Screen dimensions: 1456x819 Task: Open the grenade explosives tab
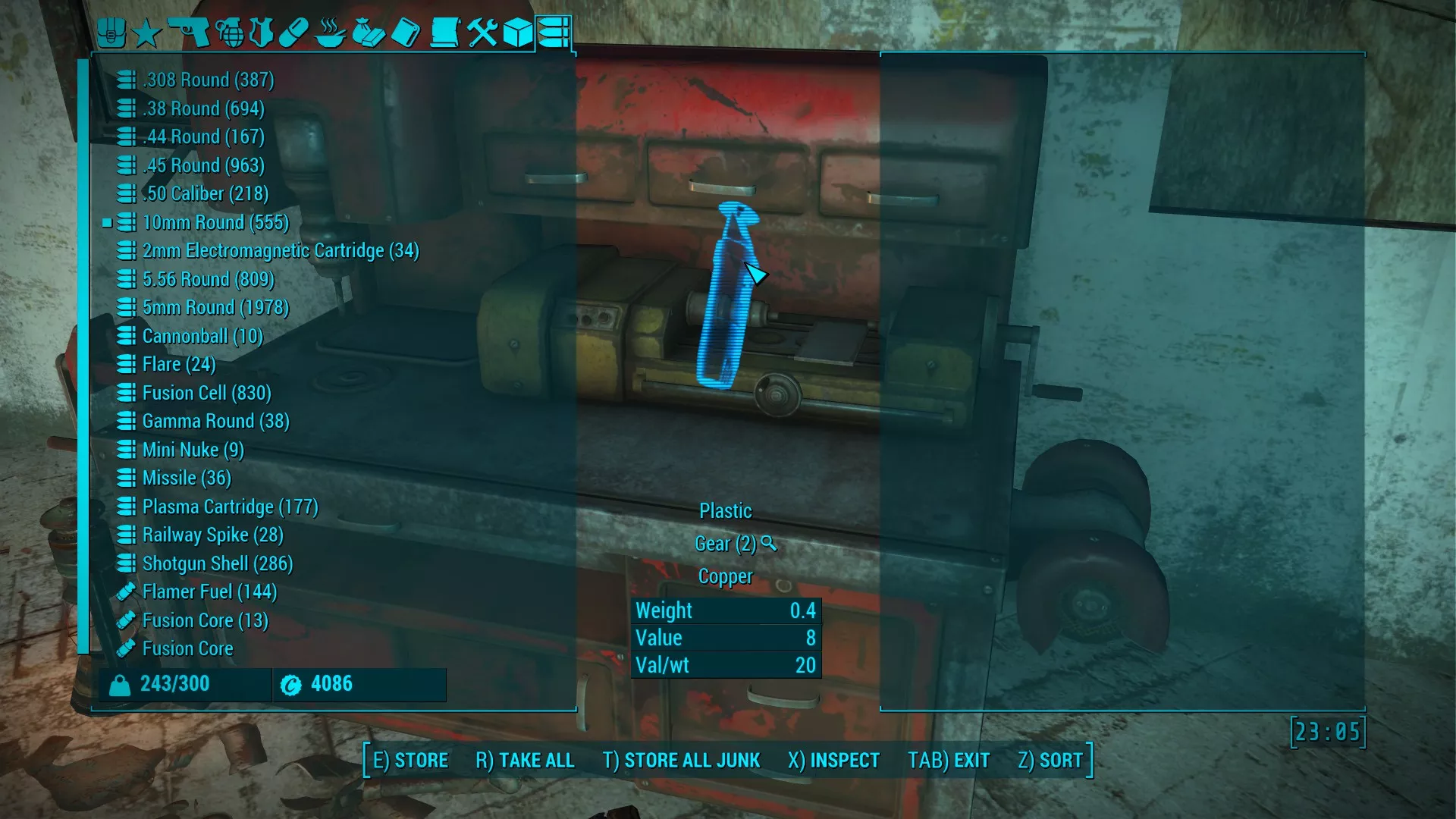(231, 33)
